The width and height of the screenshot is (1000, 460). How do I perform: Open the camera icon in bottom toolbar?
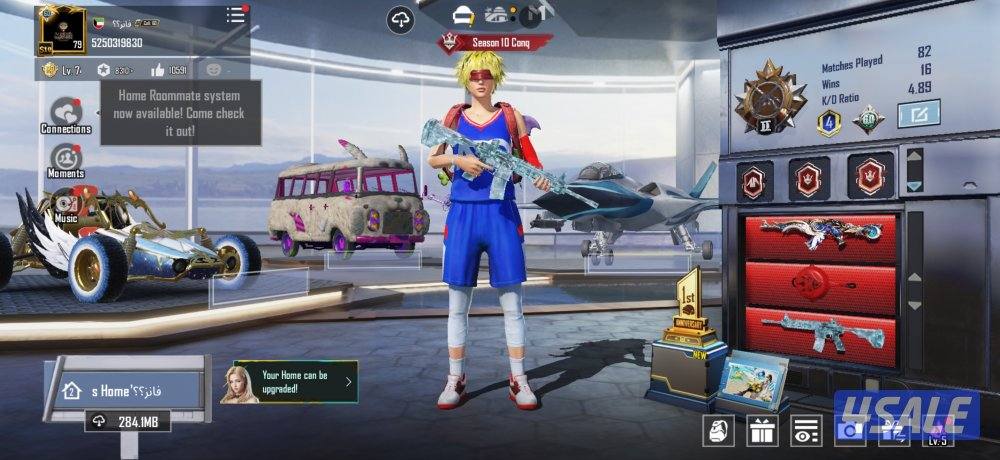pyautogui.click(x=848, y=431)
